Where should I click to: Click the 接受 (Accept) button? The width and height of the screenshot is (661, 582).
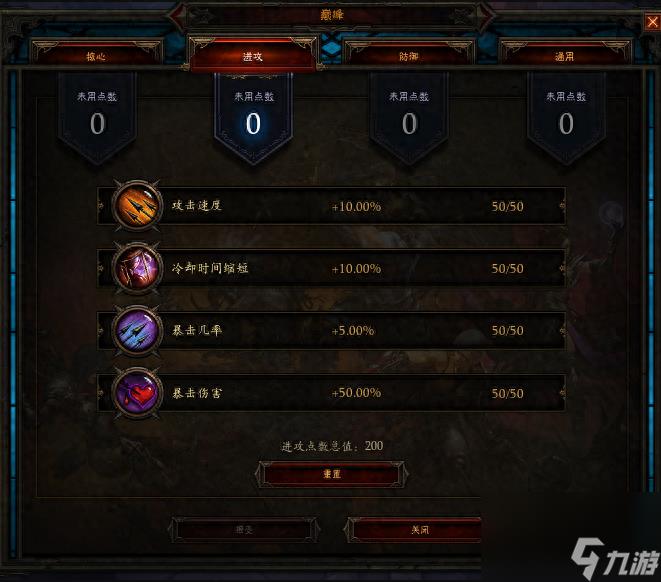coord(245,529)
